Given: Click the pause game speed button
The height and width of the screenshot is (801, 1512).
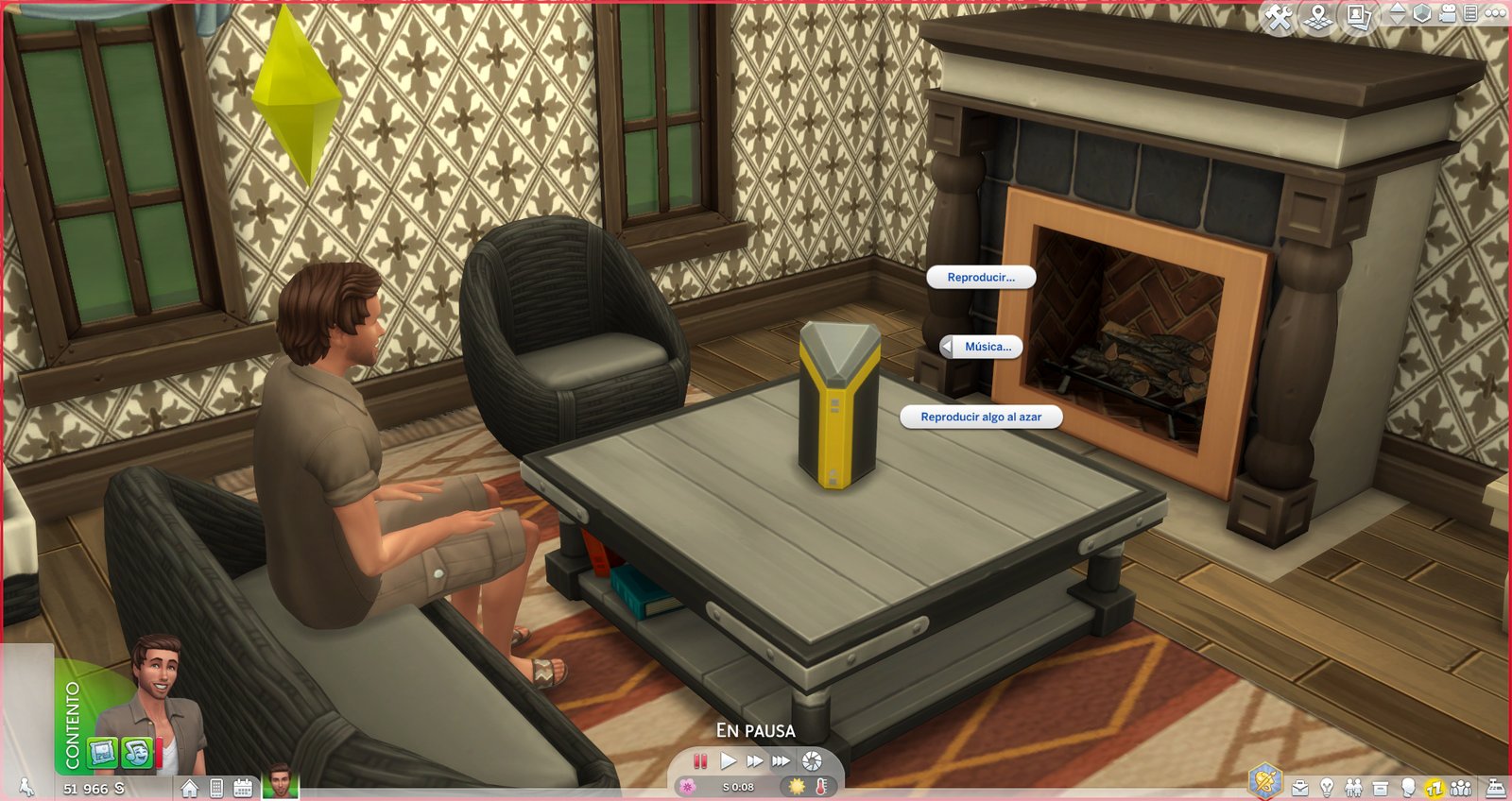Looking at the screenshot, I should coord(700,761).
